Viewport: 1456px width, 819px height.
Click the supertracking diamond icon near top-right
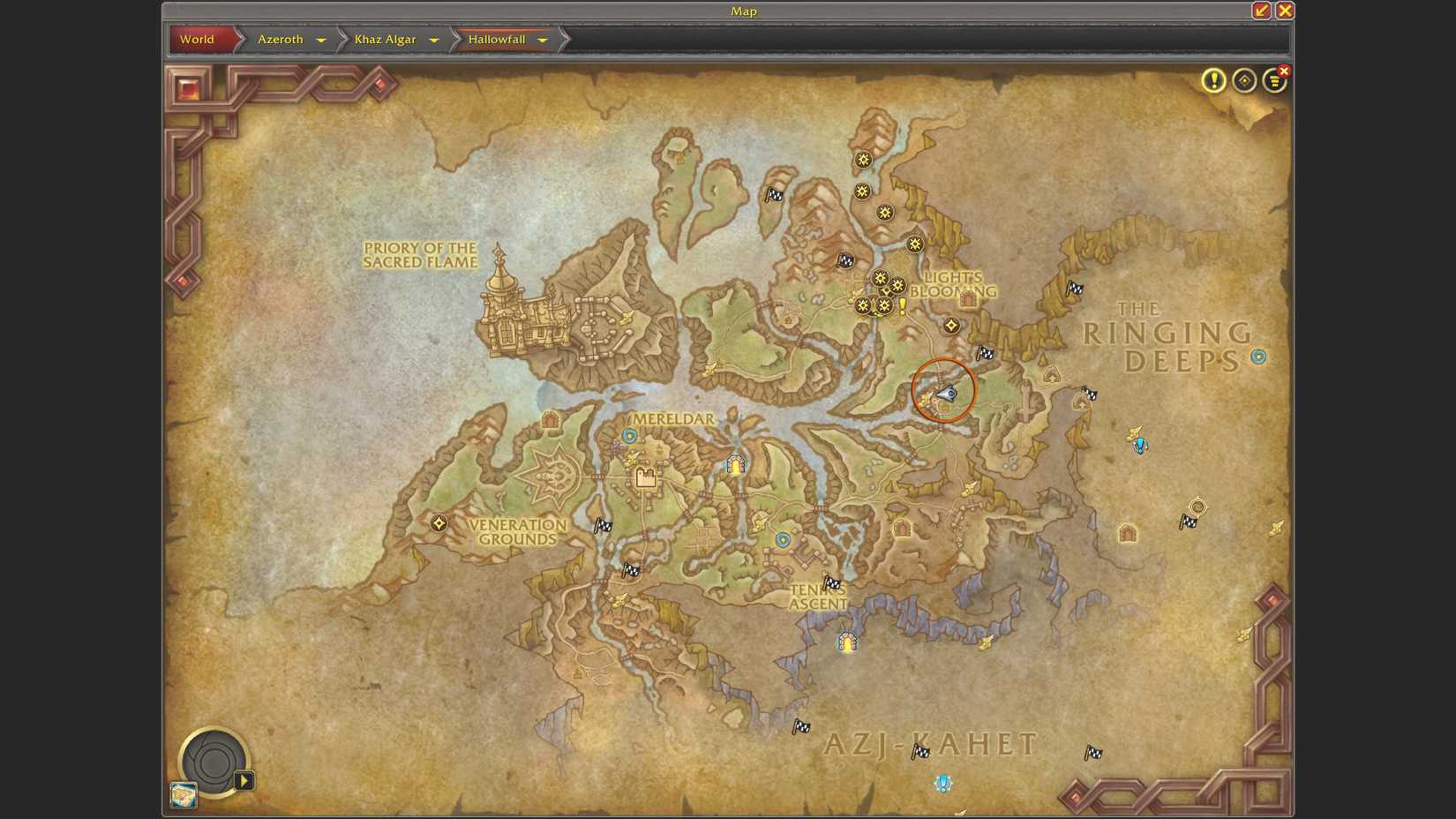point(1243,80)
